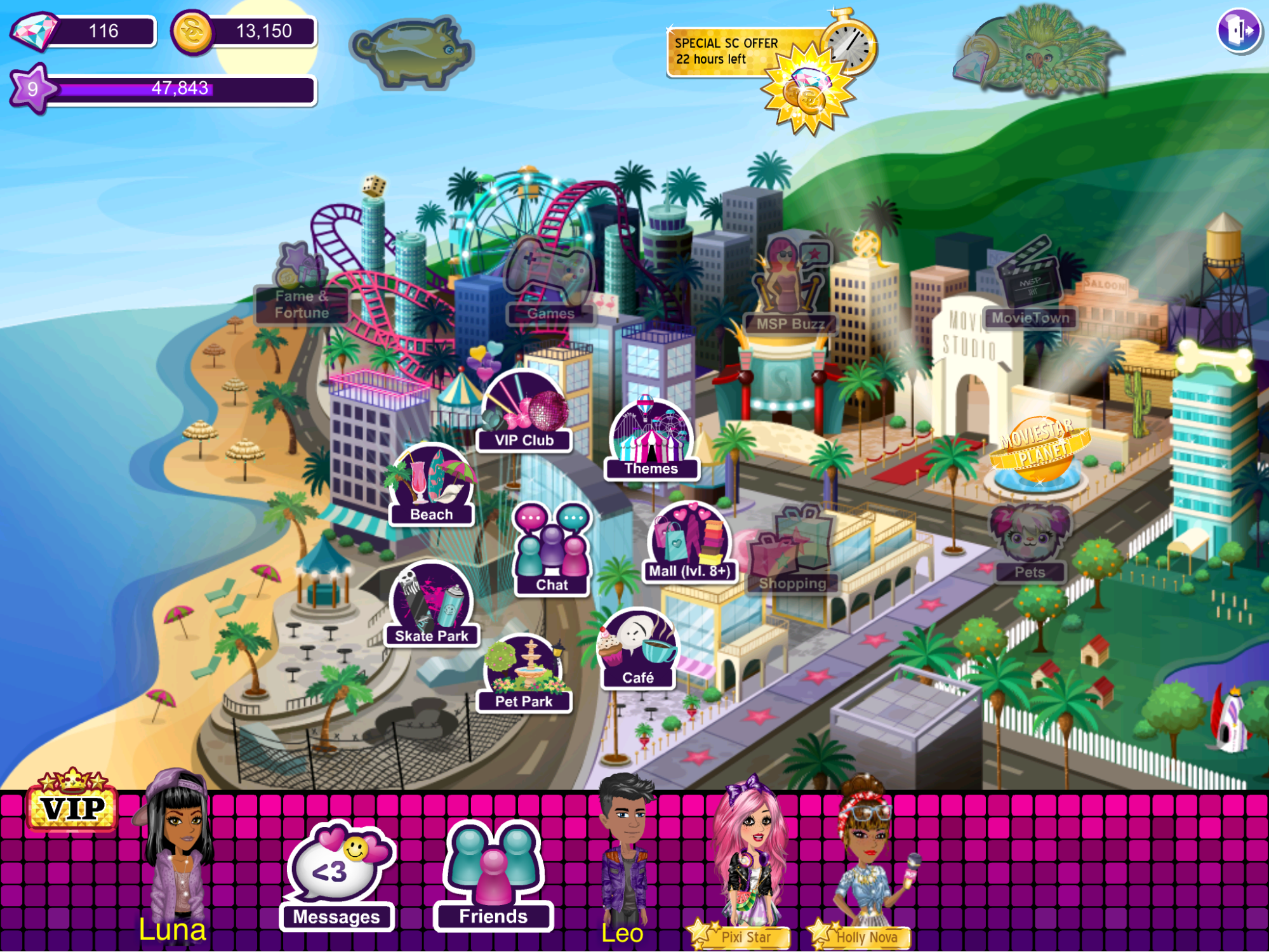Viewport: 1269px width, 952px height.
Task: Open Fame & Fortune
Action: tap(301, 287)
